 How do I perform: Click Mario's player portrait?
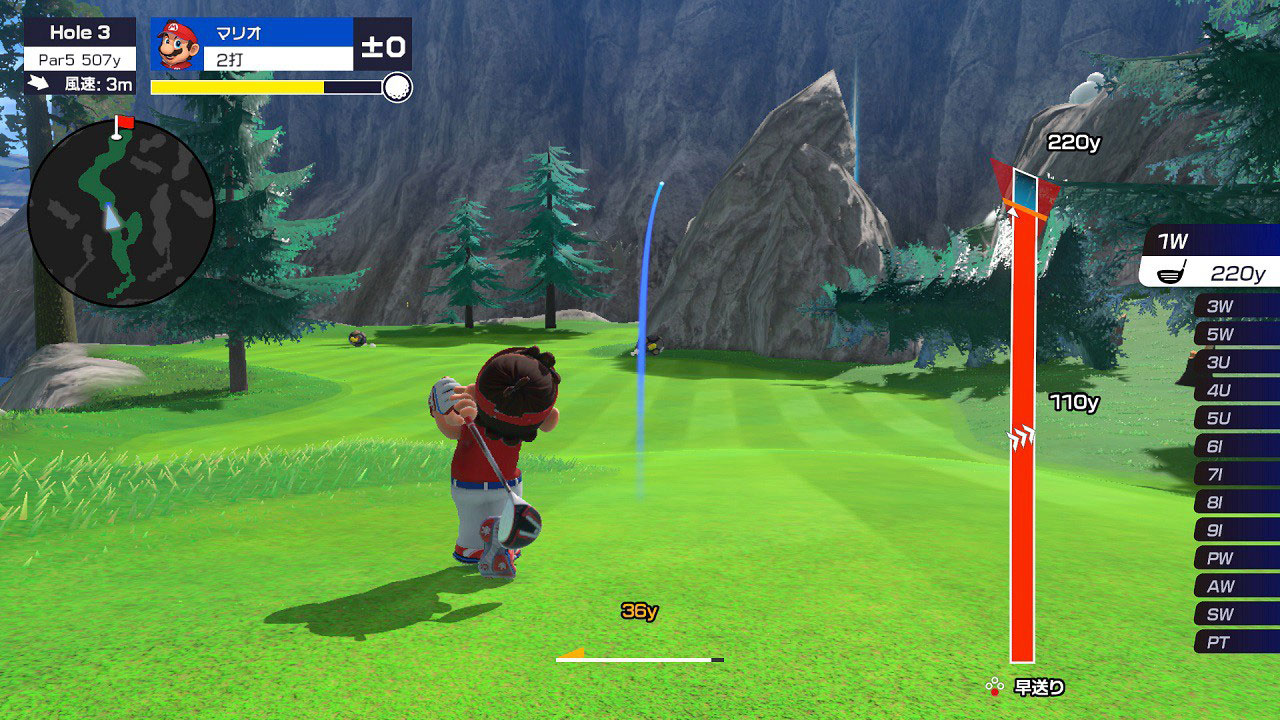pos(177,44)
